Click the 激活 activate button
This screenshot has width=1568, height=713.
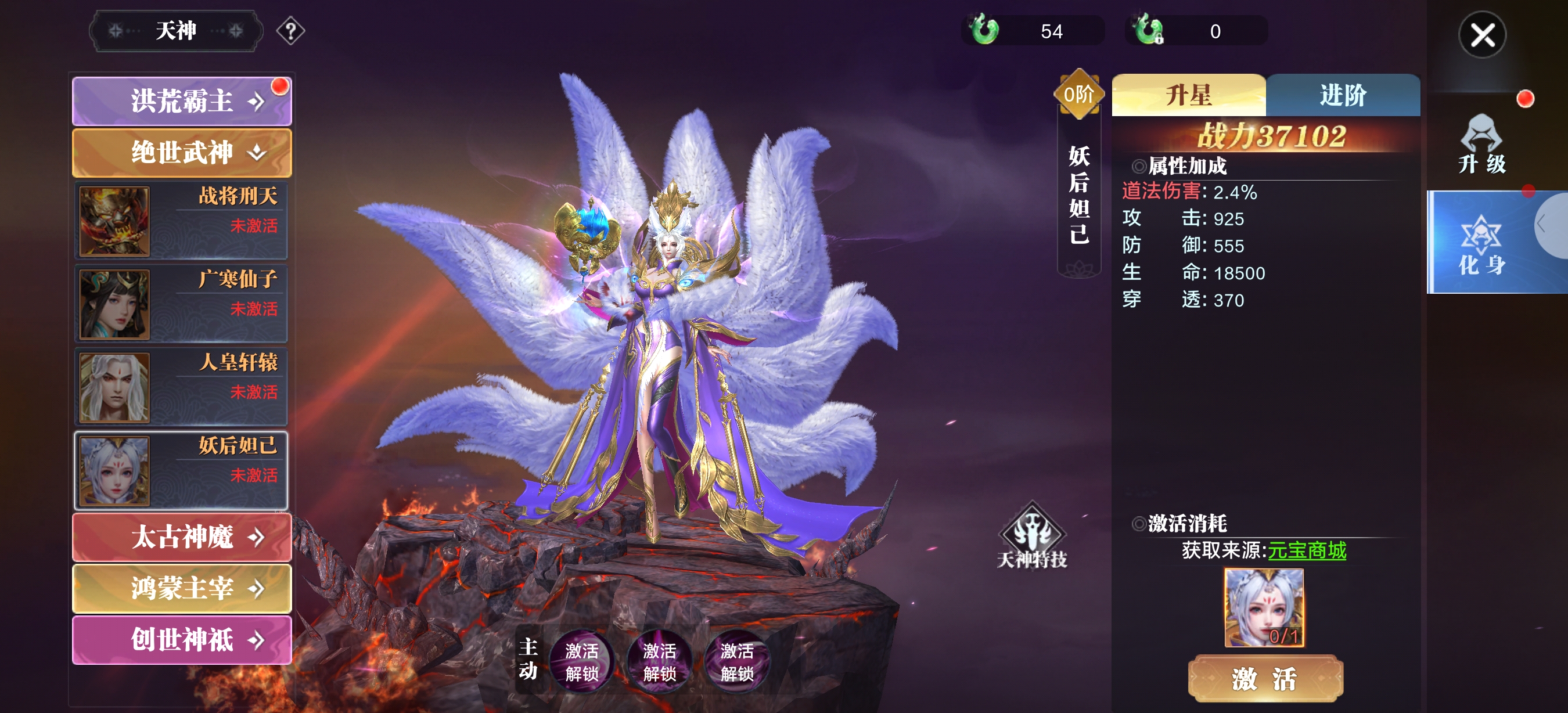coord(1265,678)
